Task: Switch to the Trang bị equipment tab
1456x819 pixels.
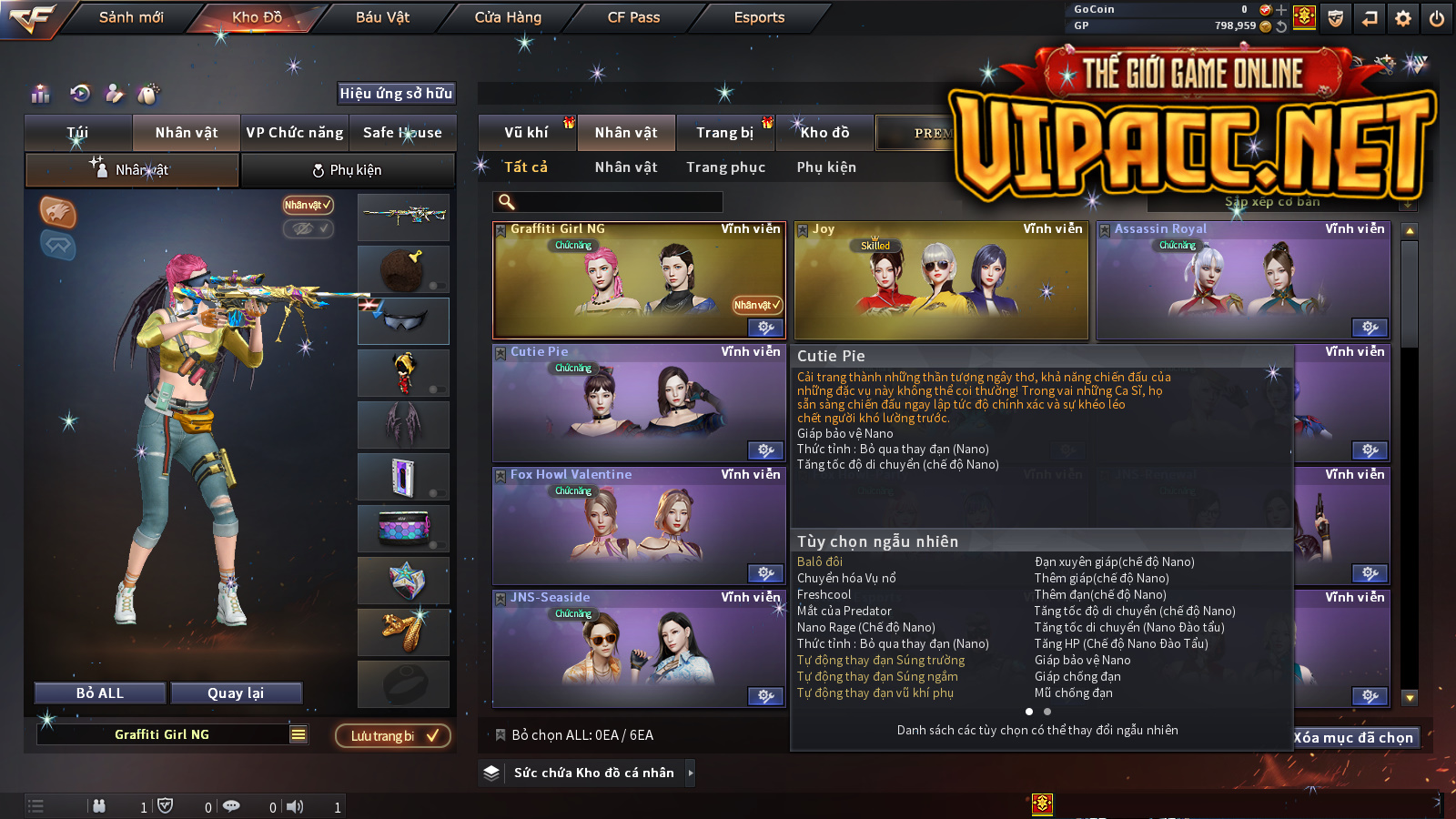Action: pyautogui.click(x=724, y=133)
